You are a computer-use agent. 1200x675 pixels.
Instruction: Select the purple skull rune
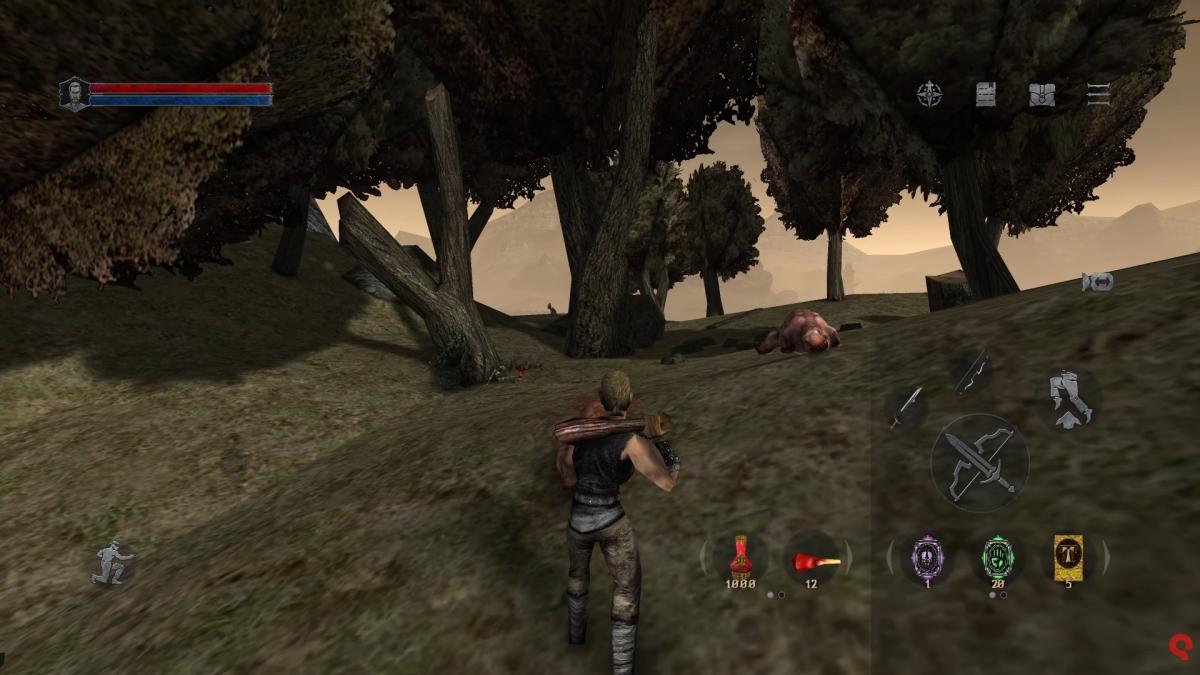(927, 556)
